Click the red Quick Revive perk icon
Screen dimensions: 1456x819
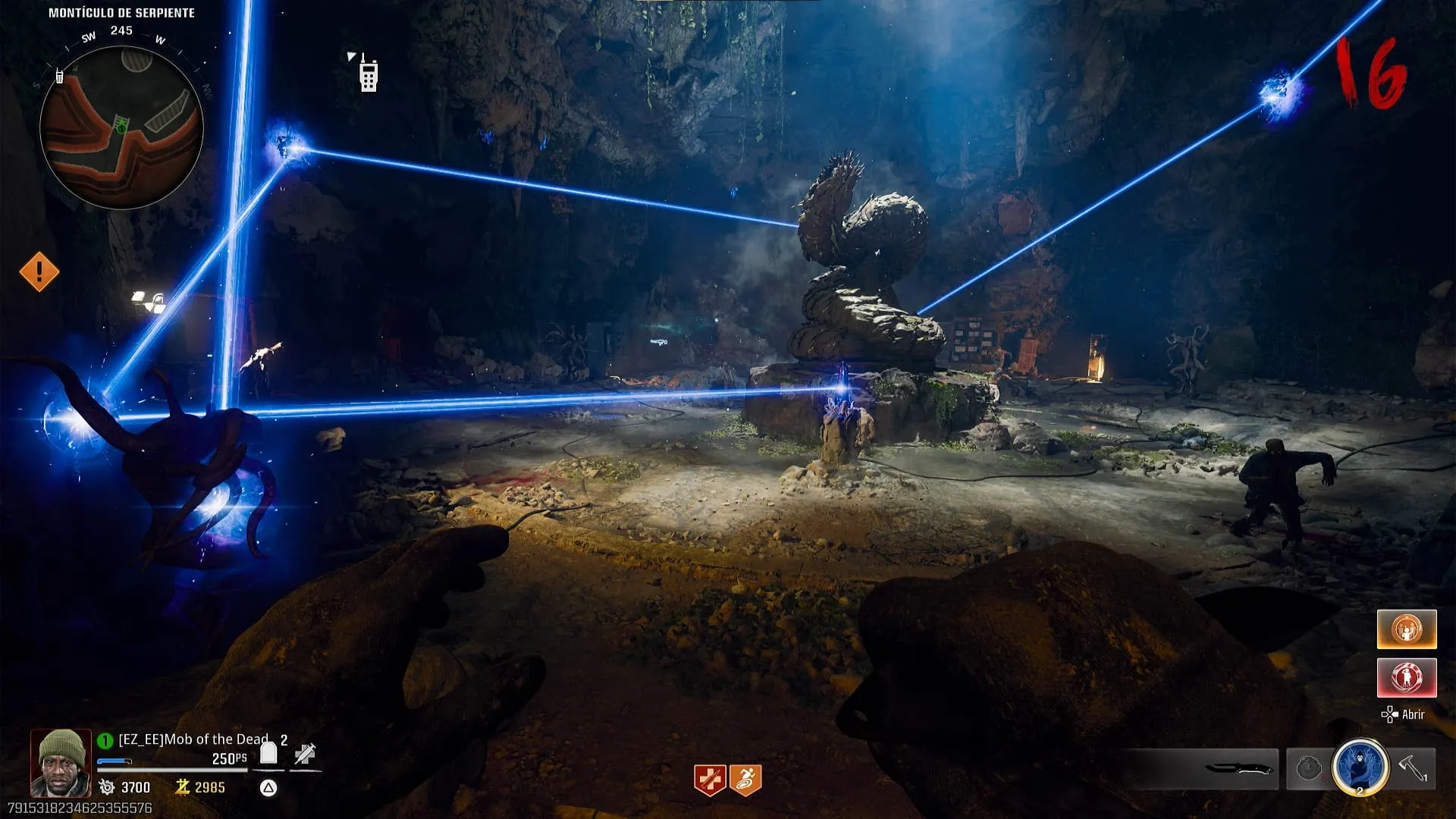710,780
